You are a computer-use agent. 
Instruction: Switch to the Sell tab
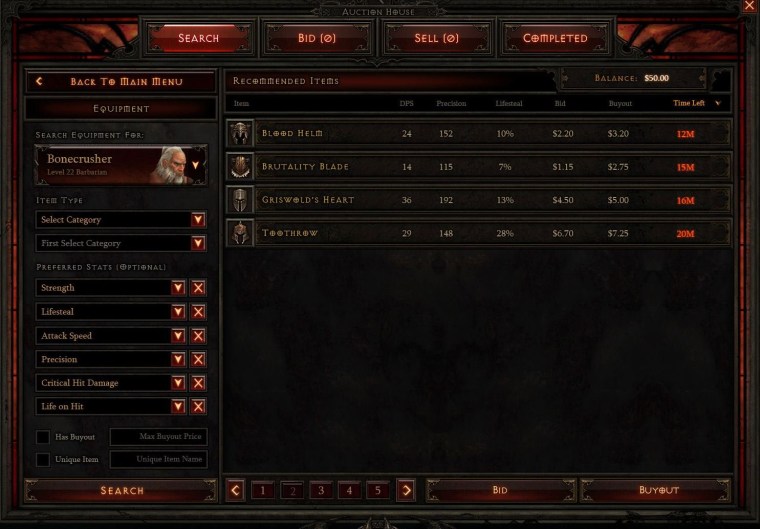(436, 38)
